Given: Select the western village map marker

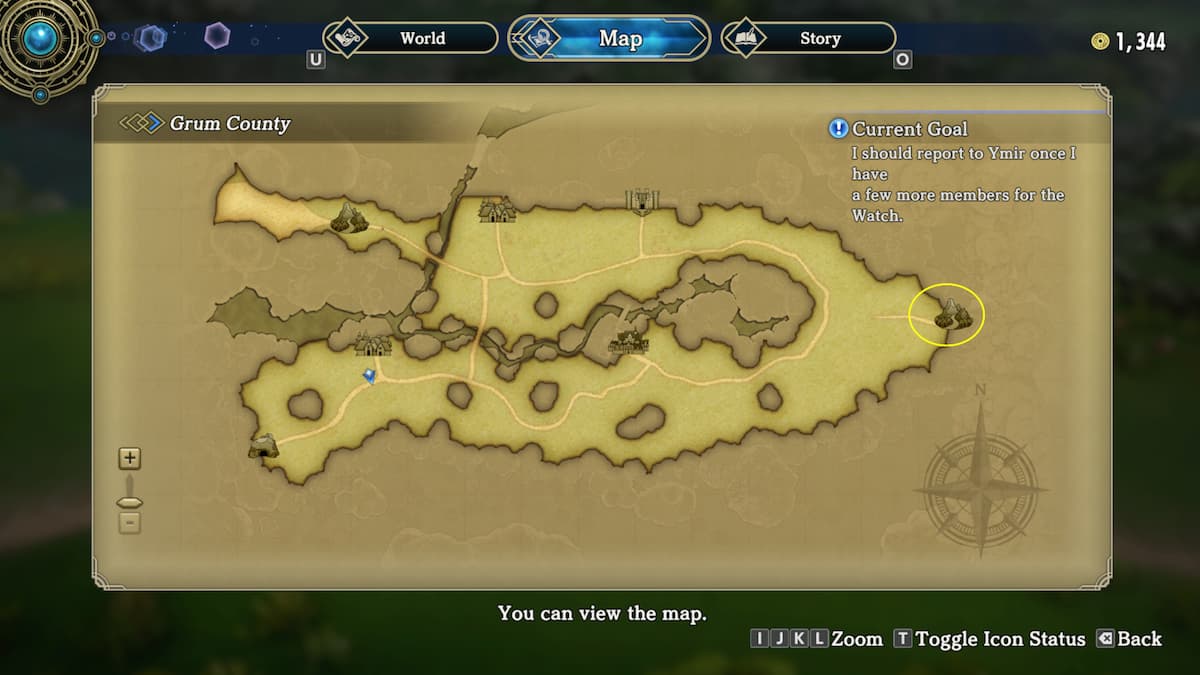Looking at the screenshot, I should [x=374, y=344].
